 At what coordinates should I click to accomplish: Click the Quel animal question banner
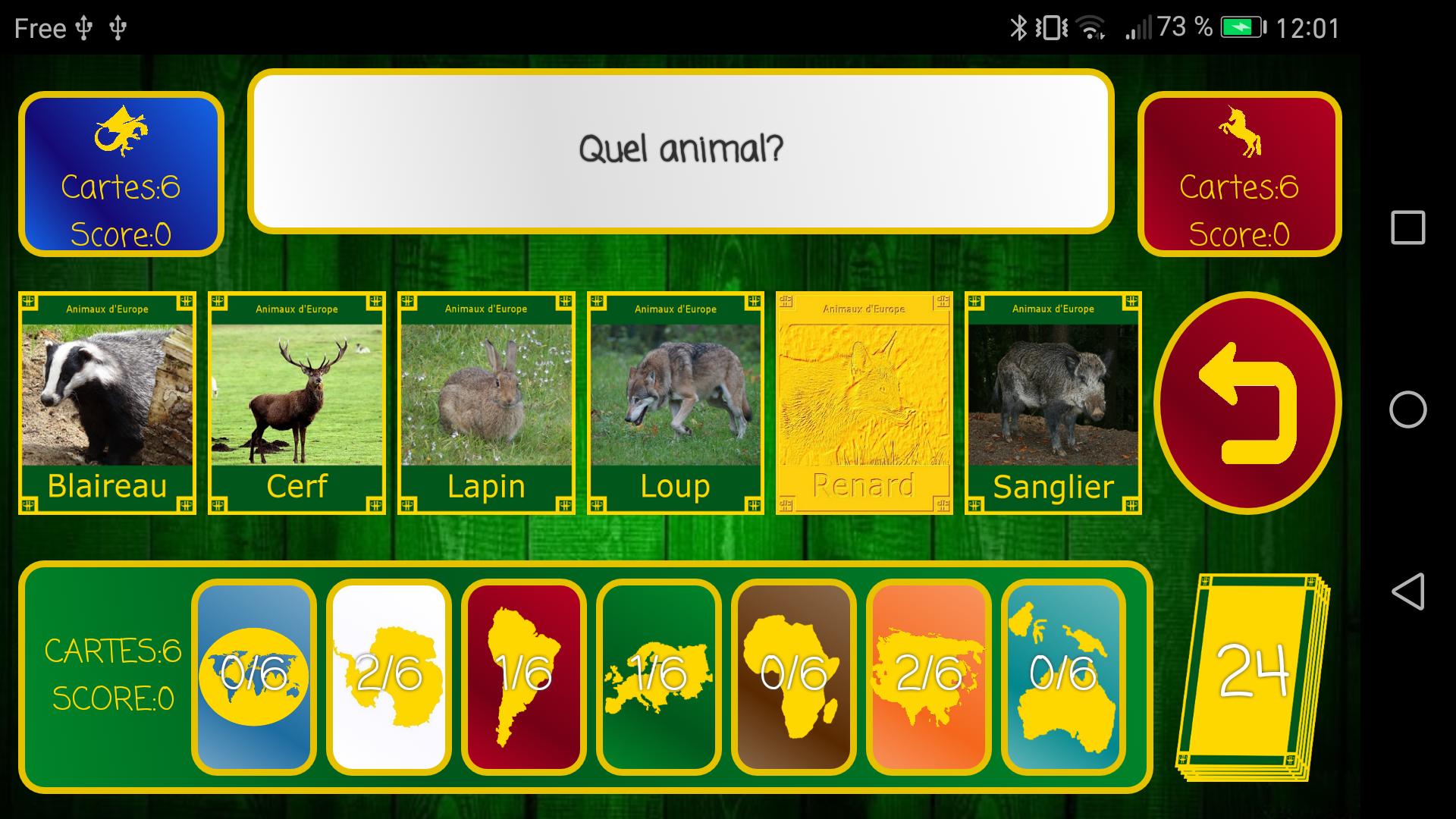point(680,149)
